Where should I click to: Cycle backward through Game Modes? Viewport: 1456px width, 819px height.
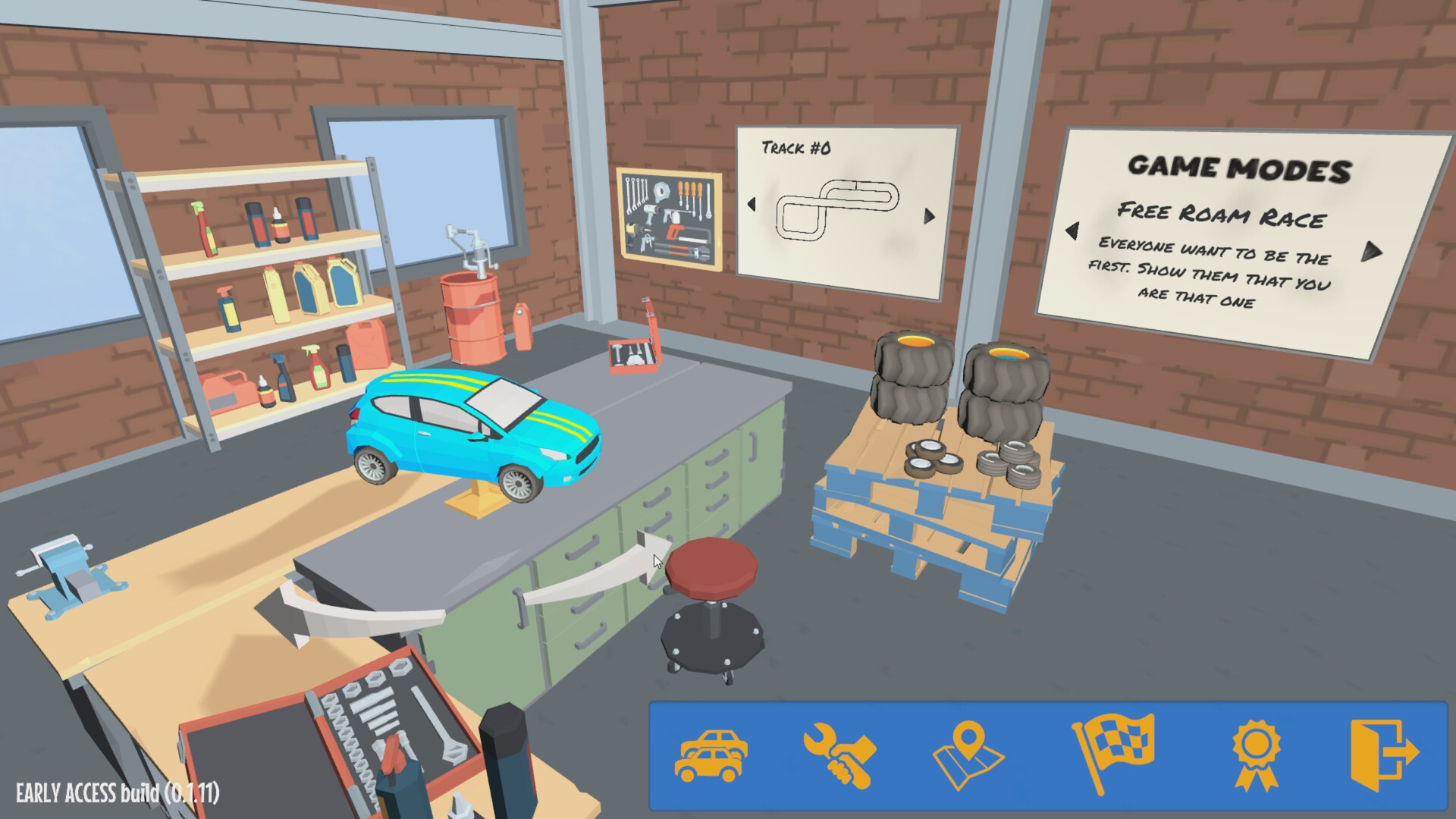click(1072, 231)
